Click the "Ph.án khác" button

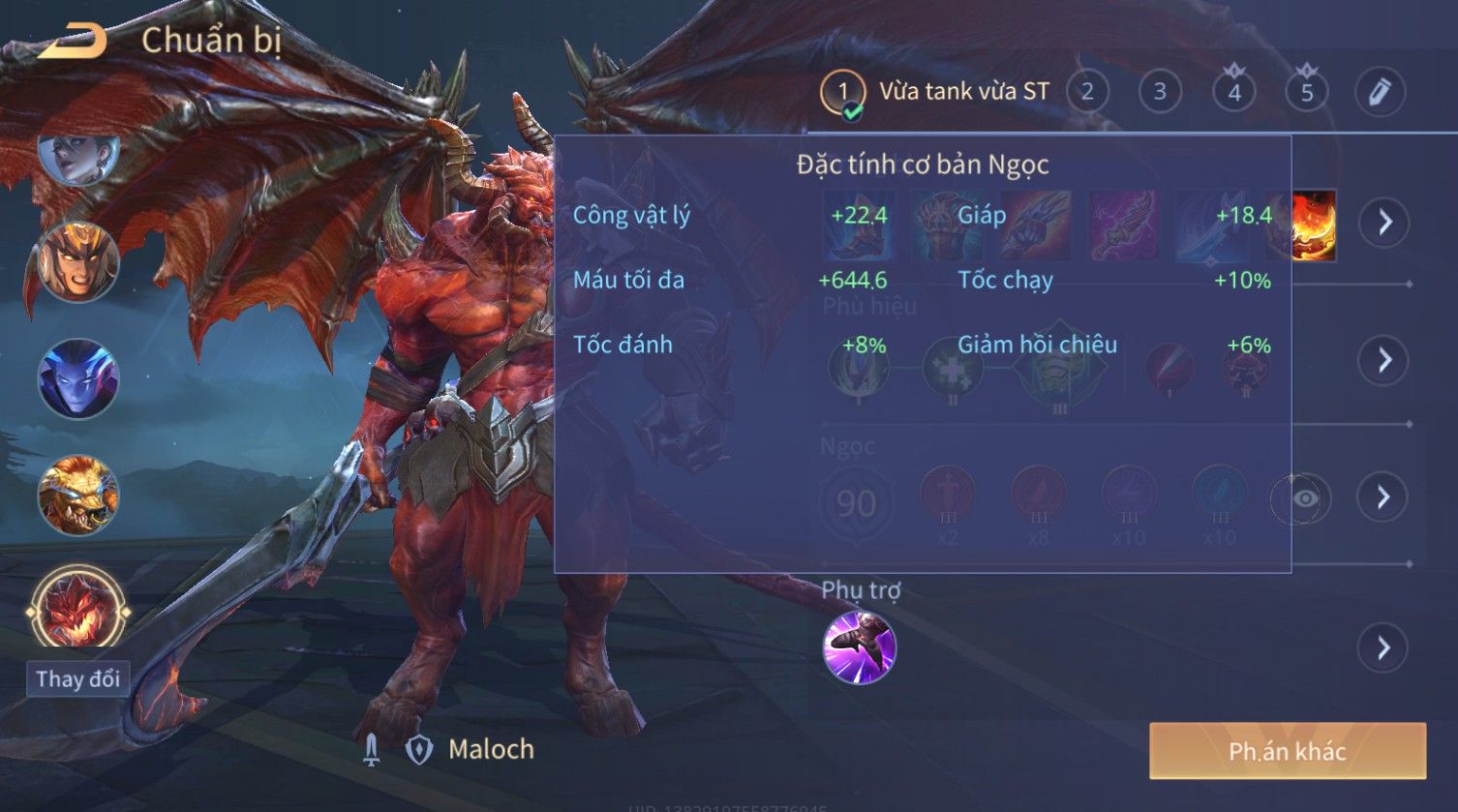[1287, 751]
